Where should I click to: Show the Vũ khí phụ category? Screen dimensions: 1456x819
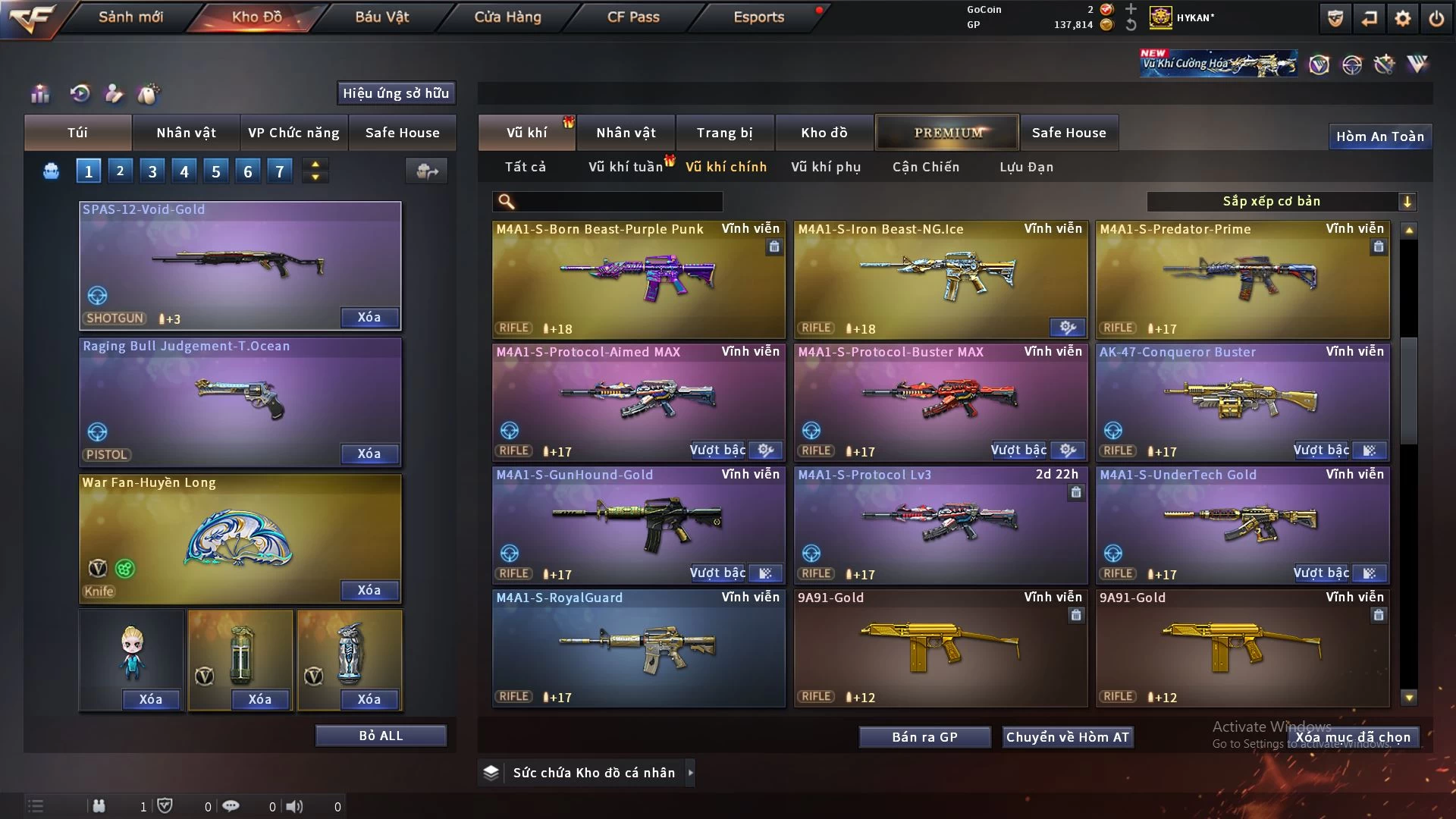click(x=826, y=167)
